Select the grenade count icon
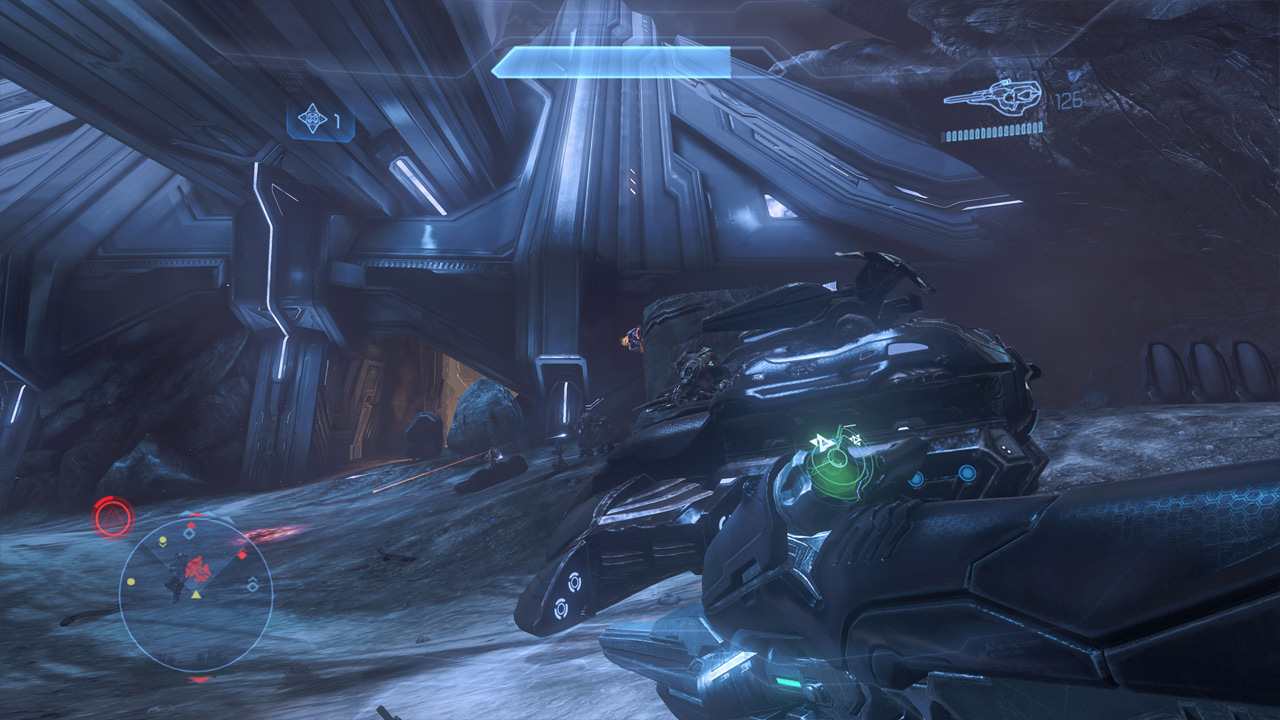Viewport: 1280px width, 720px height. click(314, 120)
